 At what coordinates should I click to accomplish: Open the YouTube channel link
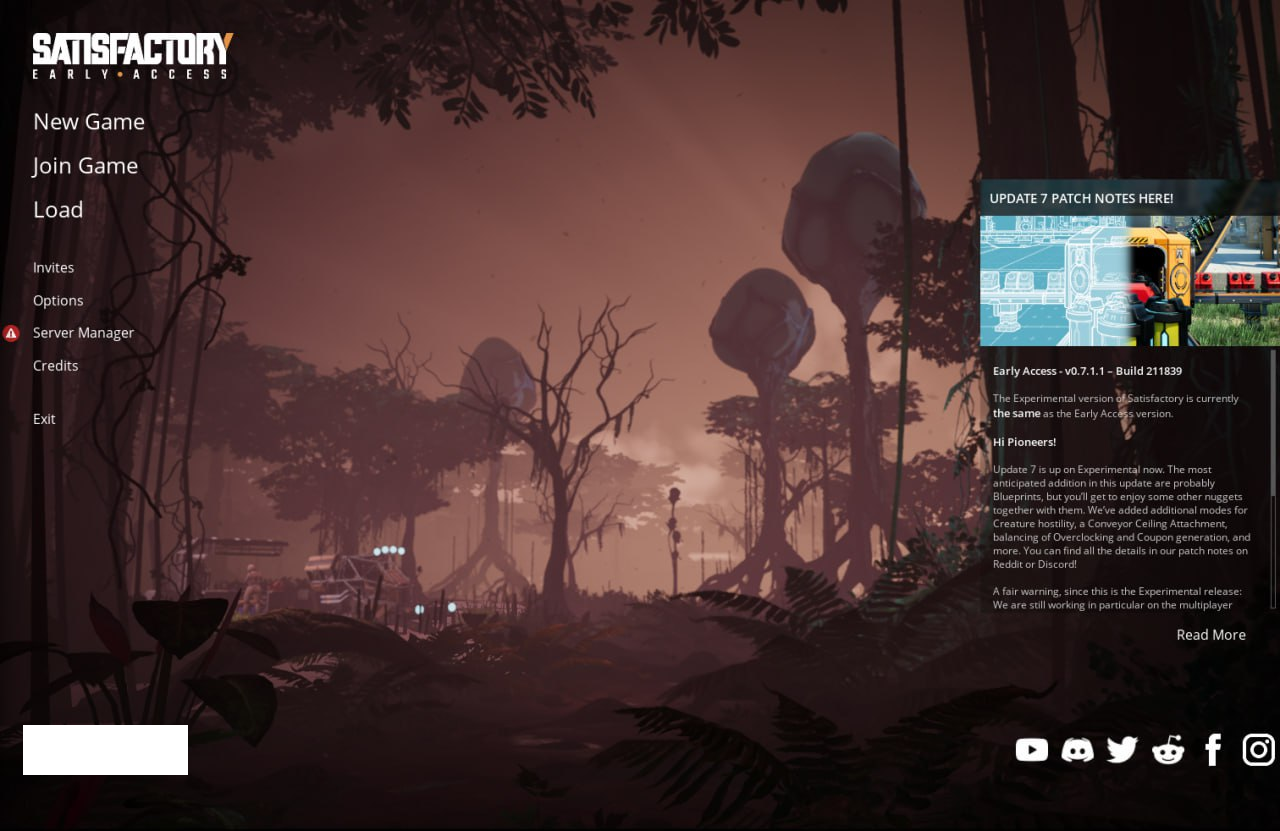tap(1031, 750)
